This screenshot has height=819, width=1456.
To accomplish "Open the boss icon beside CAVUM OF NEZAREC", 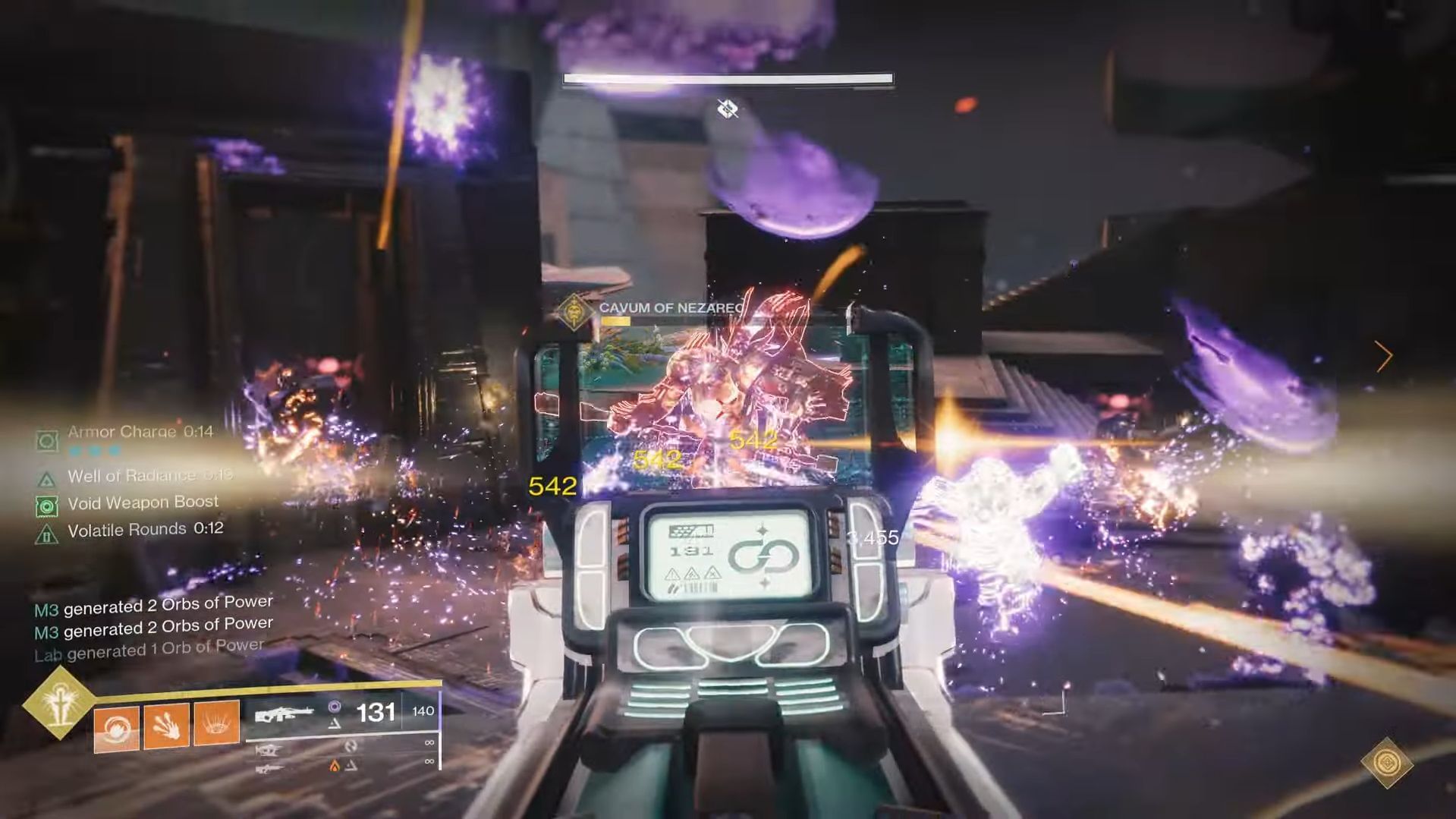I will point(574,312).
